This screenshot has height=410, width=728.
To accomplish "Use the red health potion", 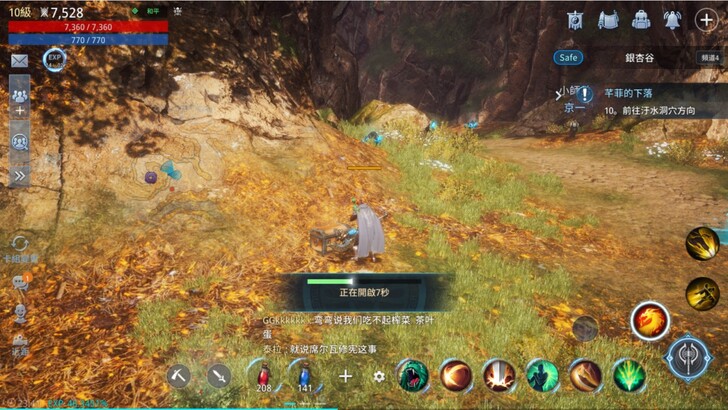I will pos(263,375).
